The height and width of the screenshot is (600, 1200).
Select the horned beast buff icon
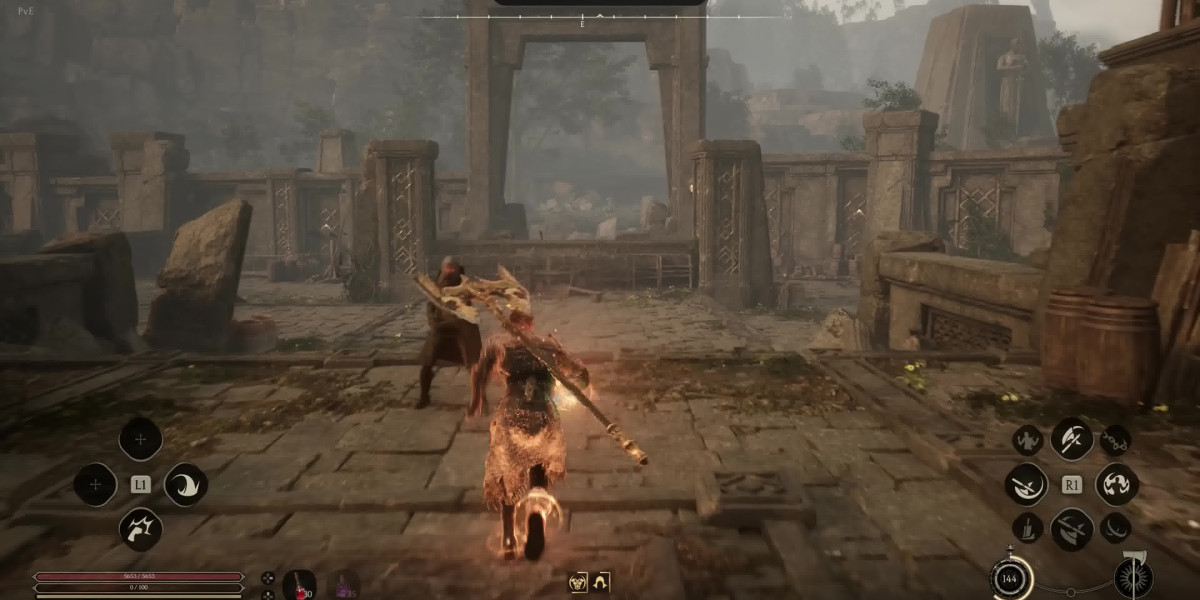(578, 582)
